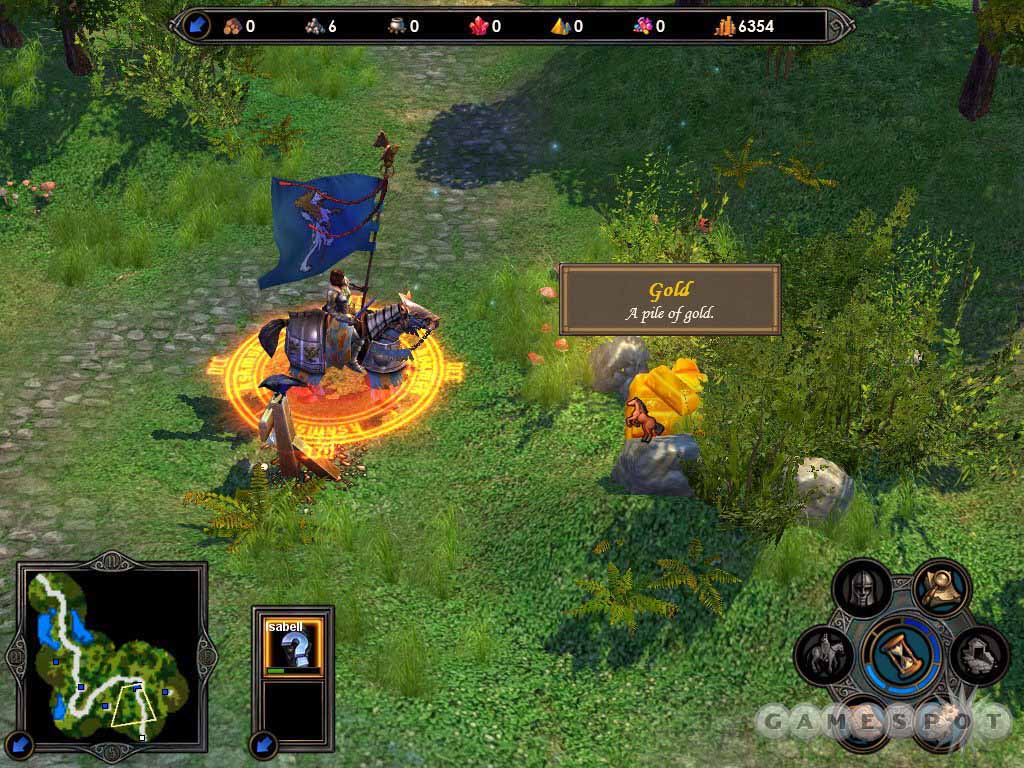Select the Isabell hero portrait
Image resolution: width=1024 pixels, height=768 pixels.
[293, 644]
